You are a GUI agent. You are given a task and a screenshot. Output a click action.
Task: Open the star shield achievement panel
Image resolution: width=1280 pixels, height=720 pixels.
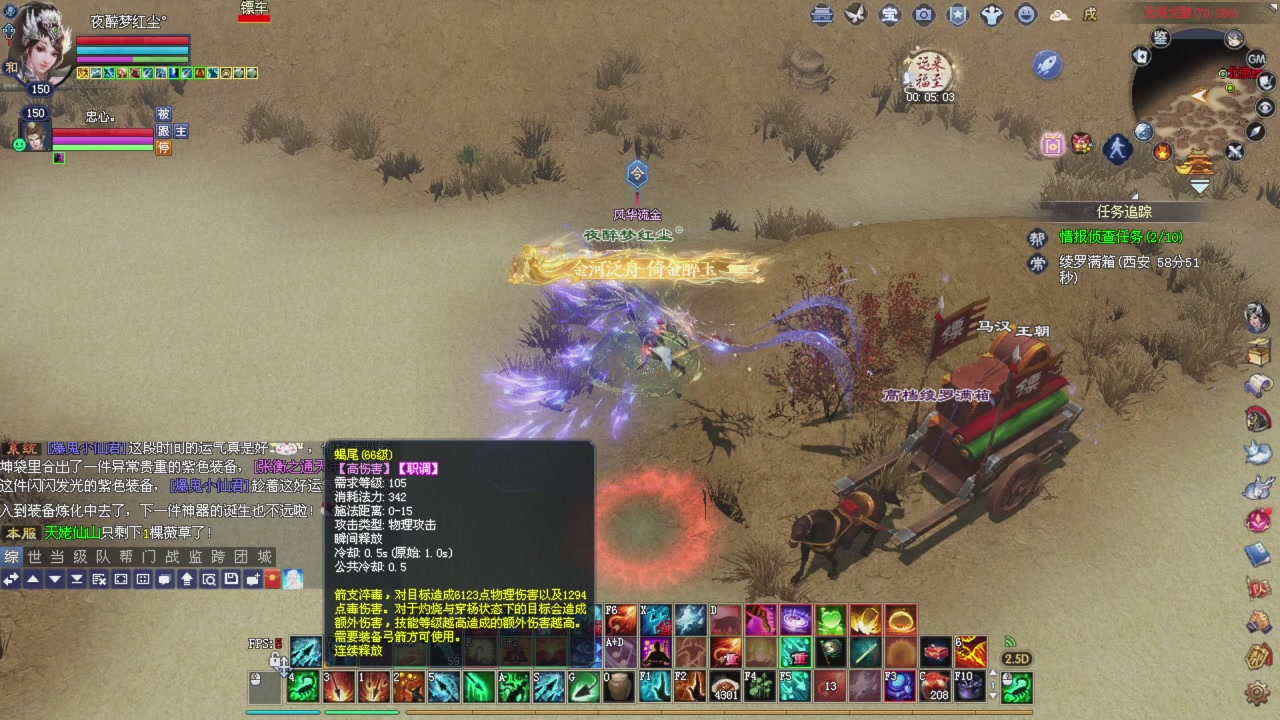click(957, 15)
